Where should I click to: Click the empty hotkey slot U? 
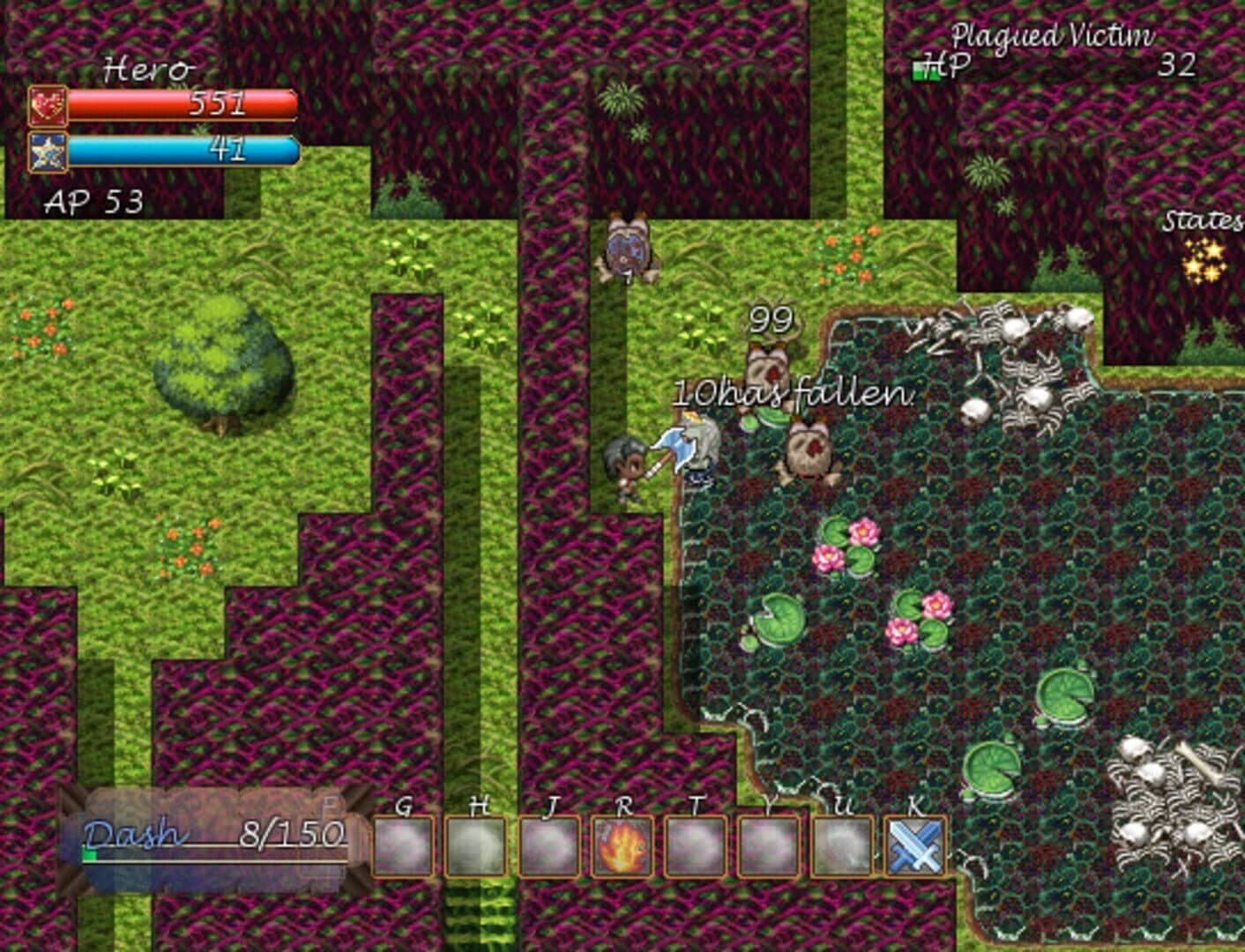(839, 844)
